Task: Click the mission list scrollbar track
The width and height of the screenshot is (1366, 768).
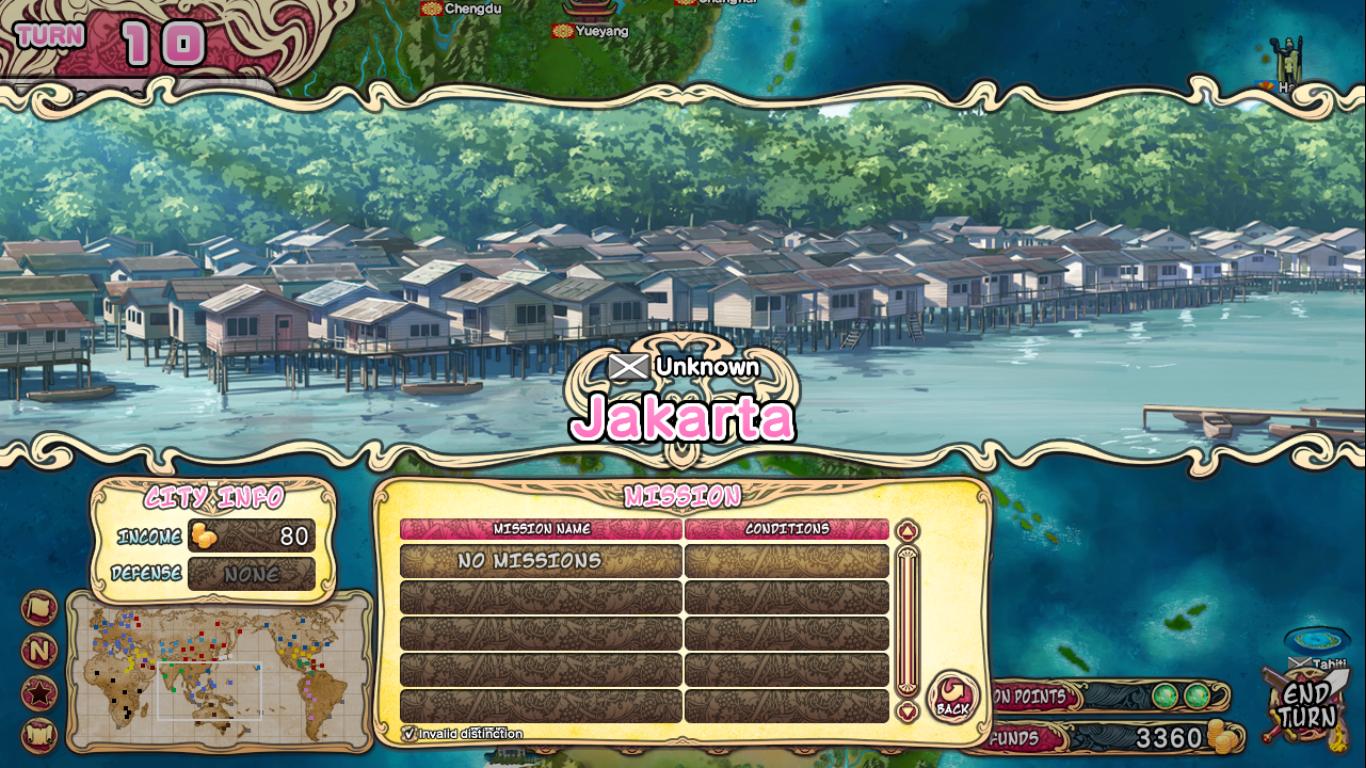Action: pyautogui.click(x=907, y=620)
